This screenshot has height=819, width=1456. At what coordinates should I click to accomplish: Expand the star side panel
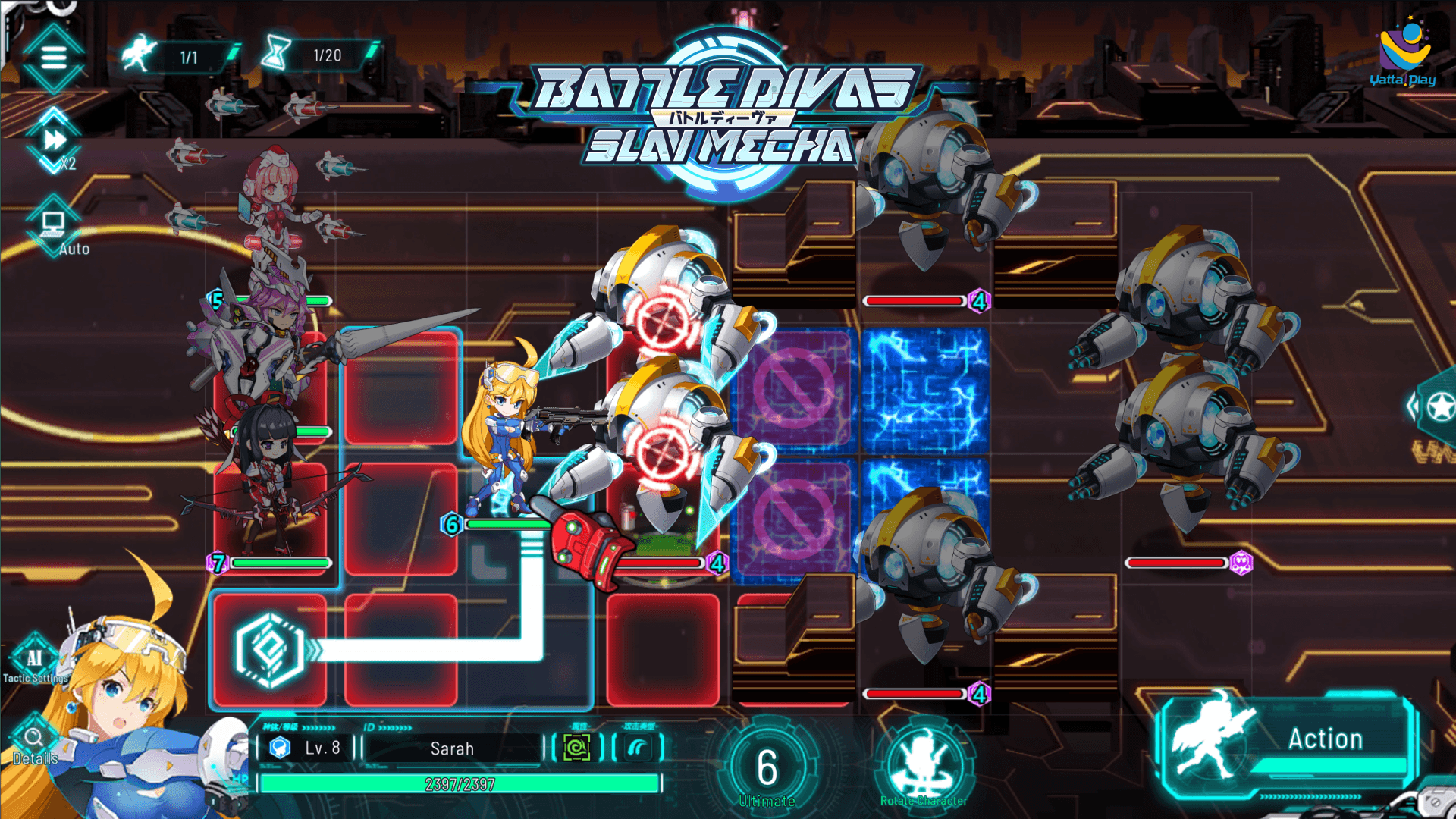(x=1436, y=407)
